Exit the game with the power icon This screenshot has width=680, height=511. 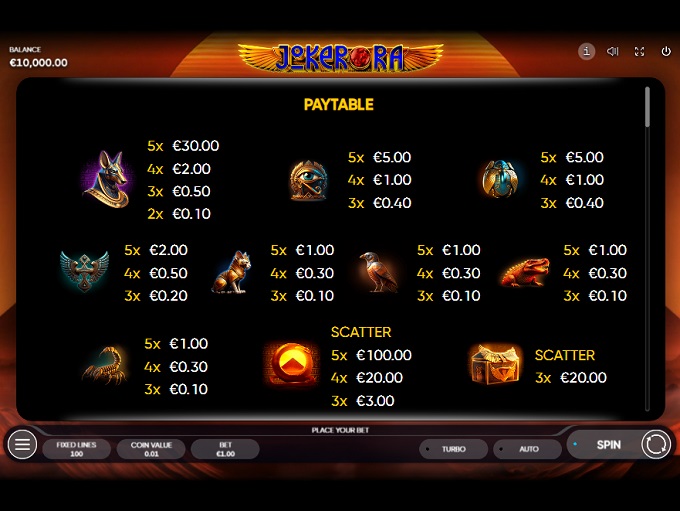click(666, 51)
